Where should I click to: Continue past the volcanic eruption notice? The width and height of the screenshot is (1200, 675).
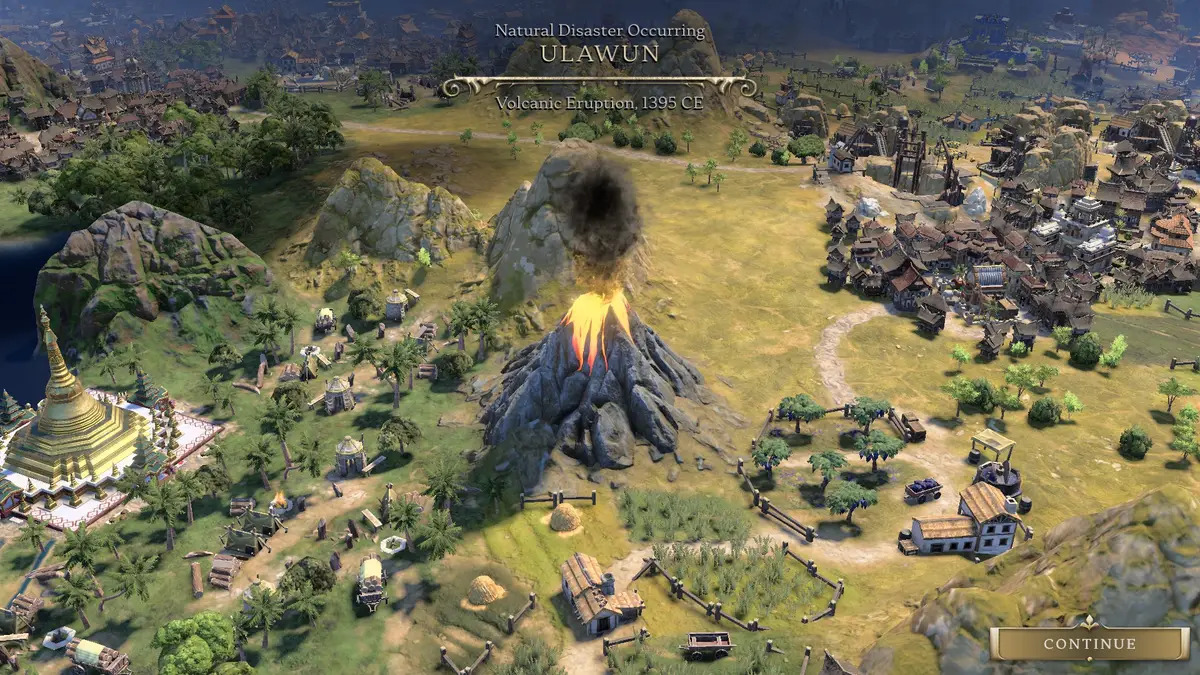1090,644
